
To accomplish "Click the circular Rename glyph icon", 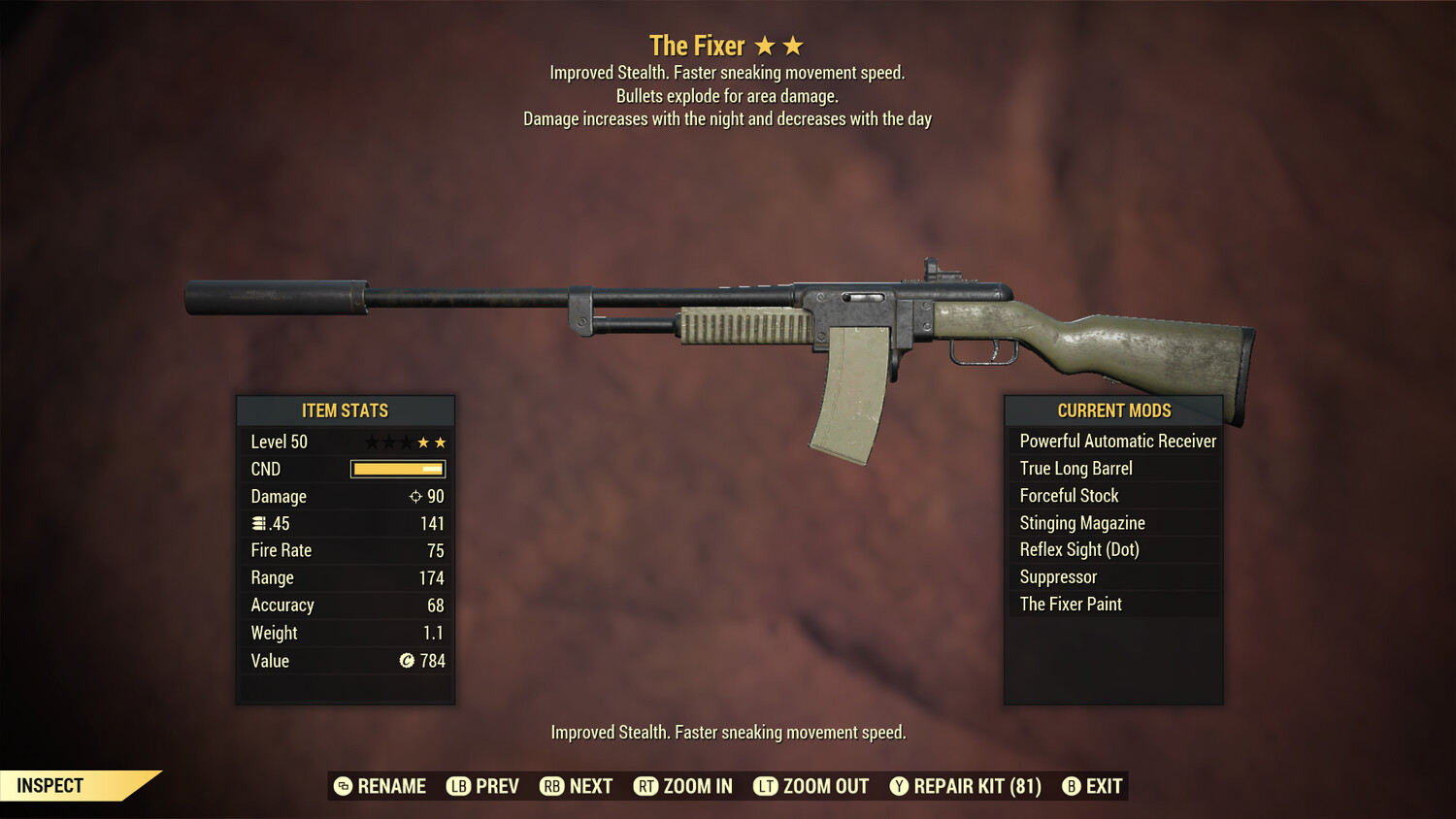I will pos(342,786).
